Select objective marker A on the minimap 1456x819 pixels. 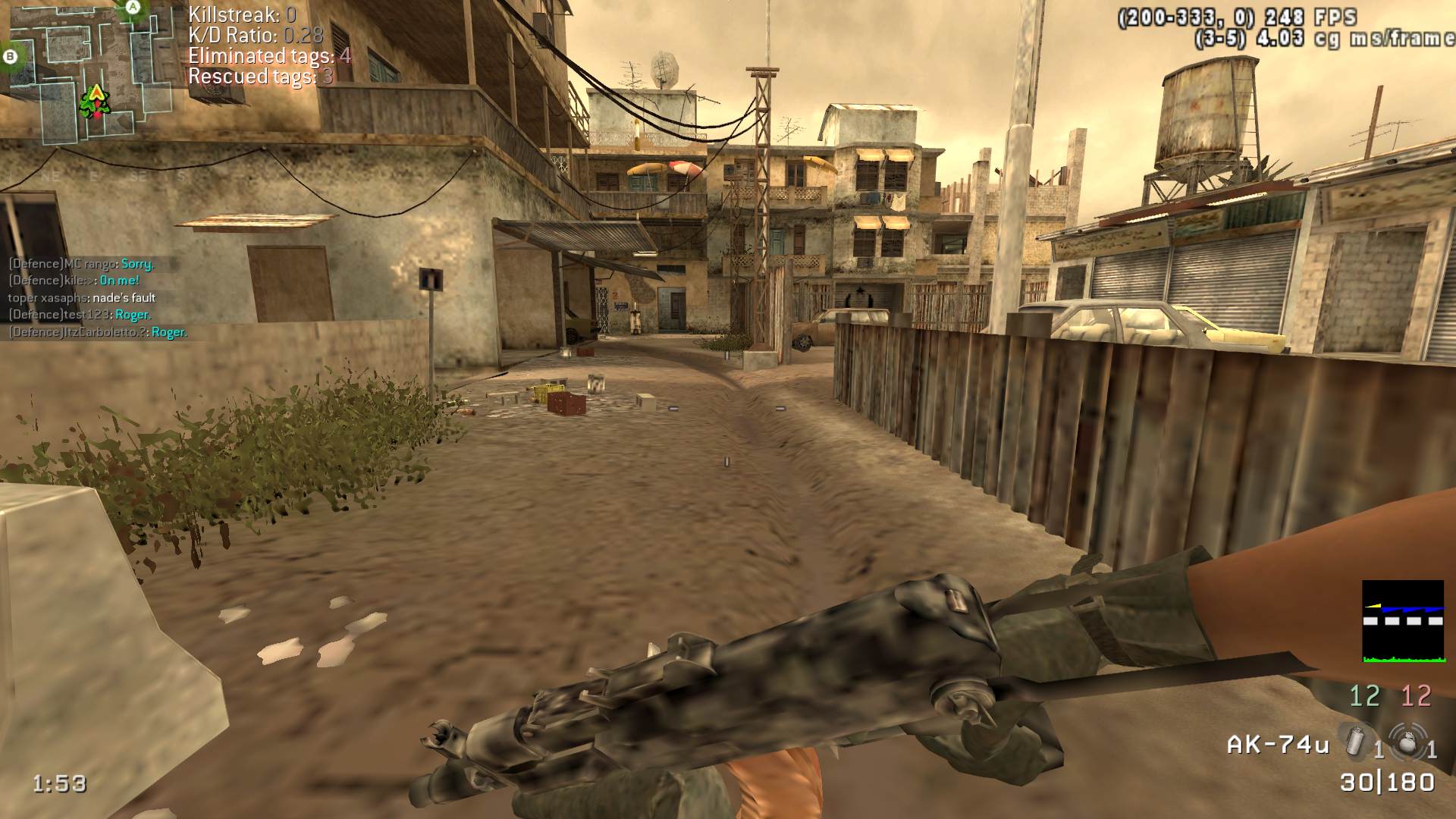pyautogui.click(x=133, y=7)
